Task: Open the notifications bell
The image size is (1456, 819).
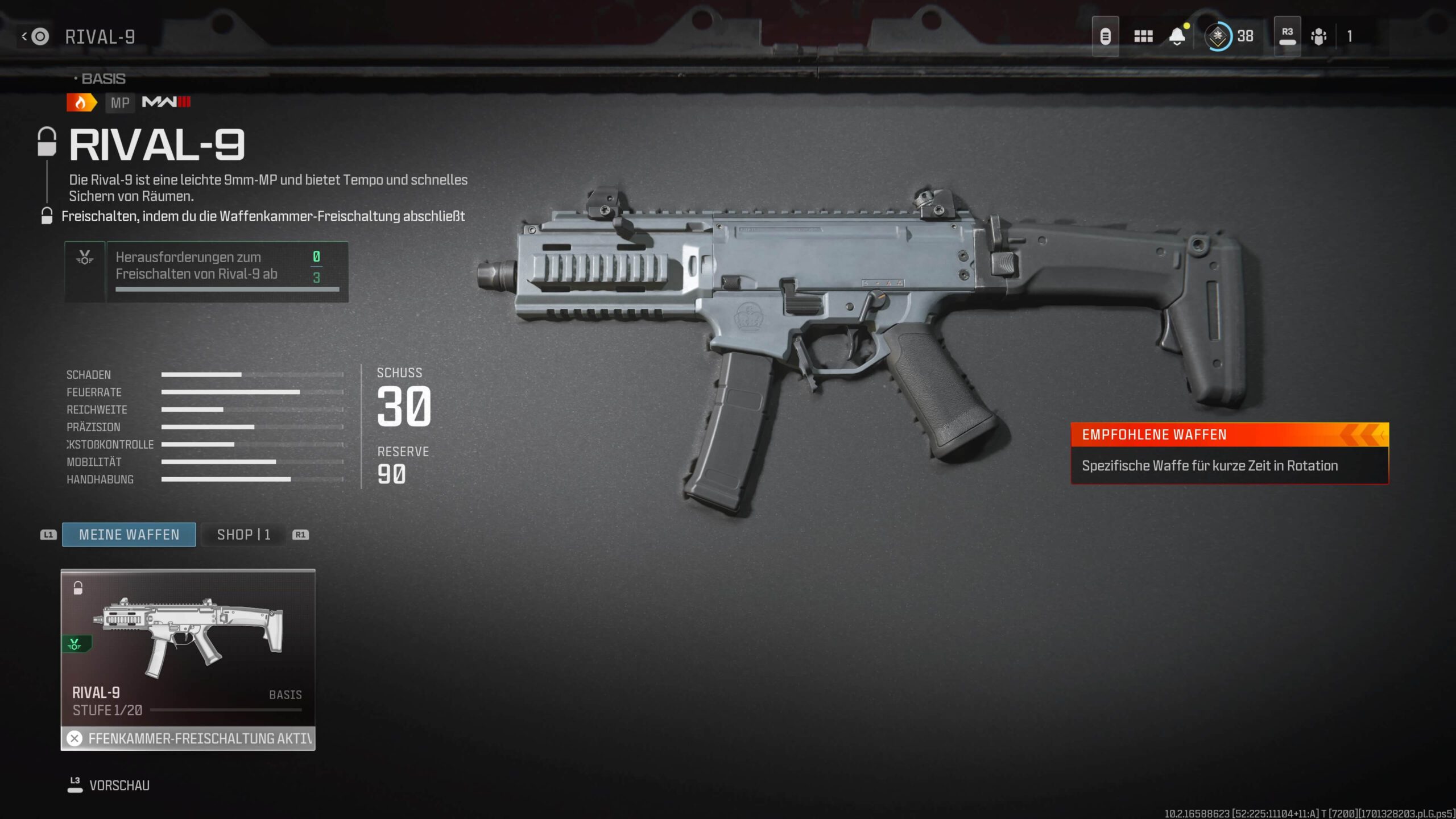Action: (x=1177, y=37)
